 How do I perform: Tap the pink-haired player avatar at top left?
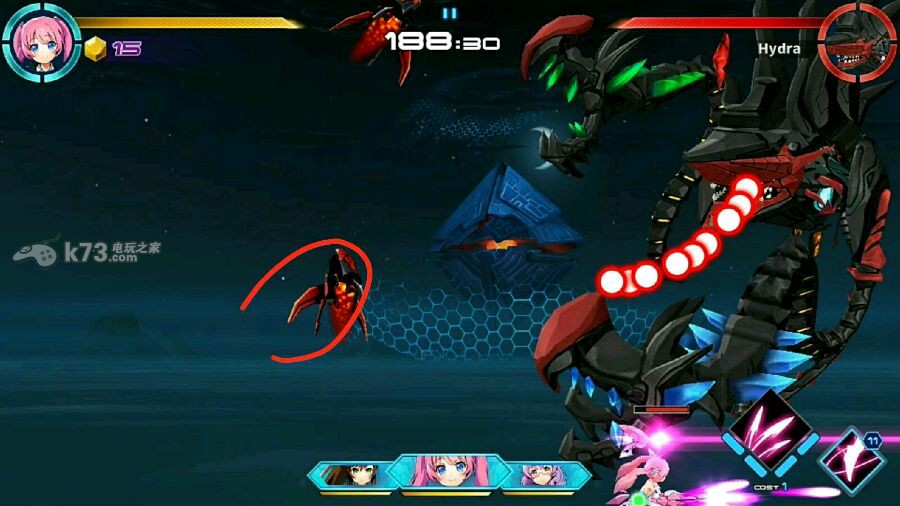(x=41, y=41)
